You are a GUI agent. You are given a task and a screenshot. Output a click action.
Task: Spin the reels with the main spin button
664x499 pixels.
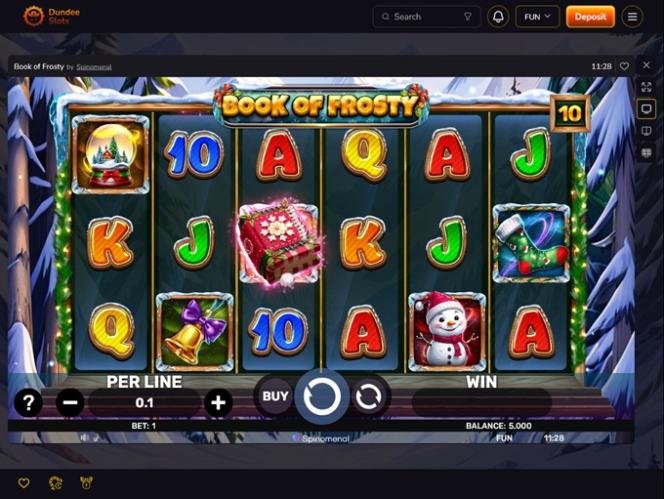pos(322,397)
